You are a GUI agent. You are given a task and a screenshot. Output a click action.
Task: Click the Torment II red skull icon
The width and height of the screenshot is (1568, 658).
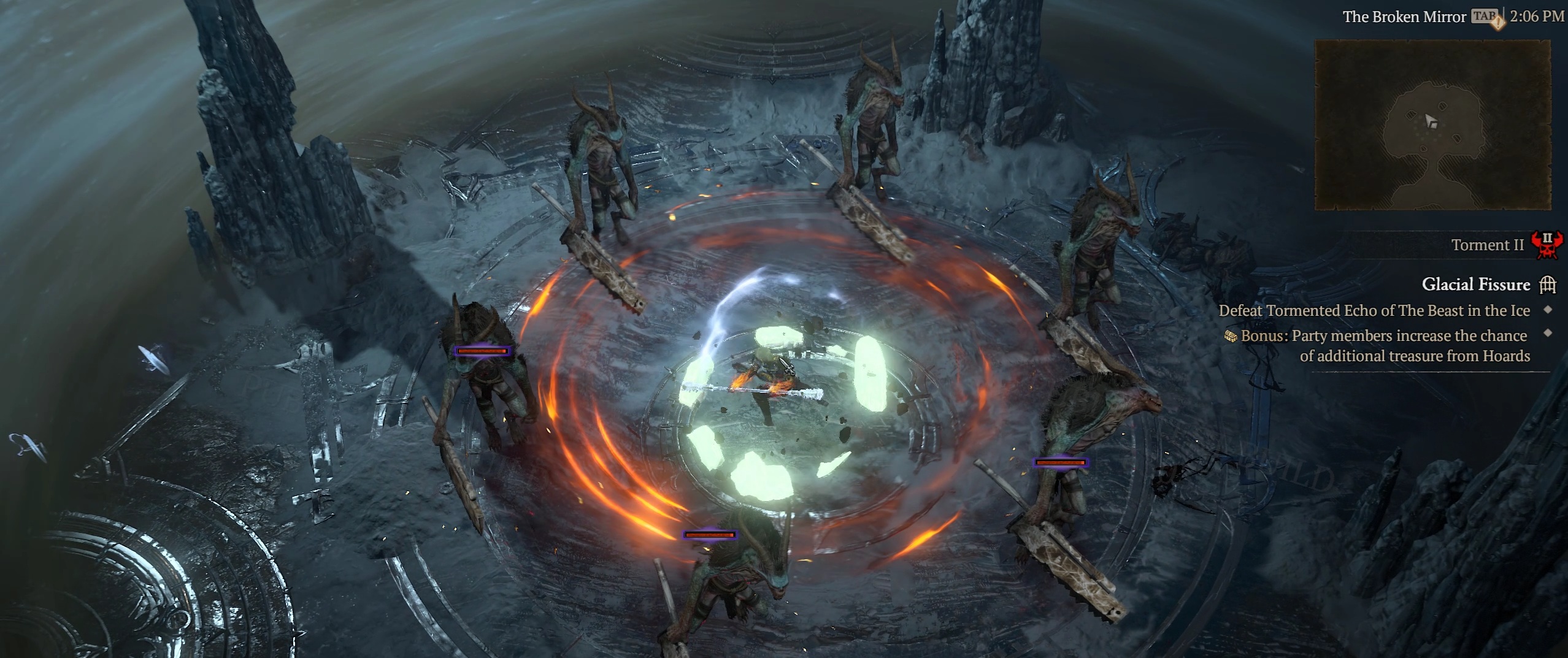click(x=1547, y=245)
